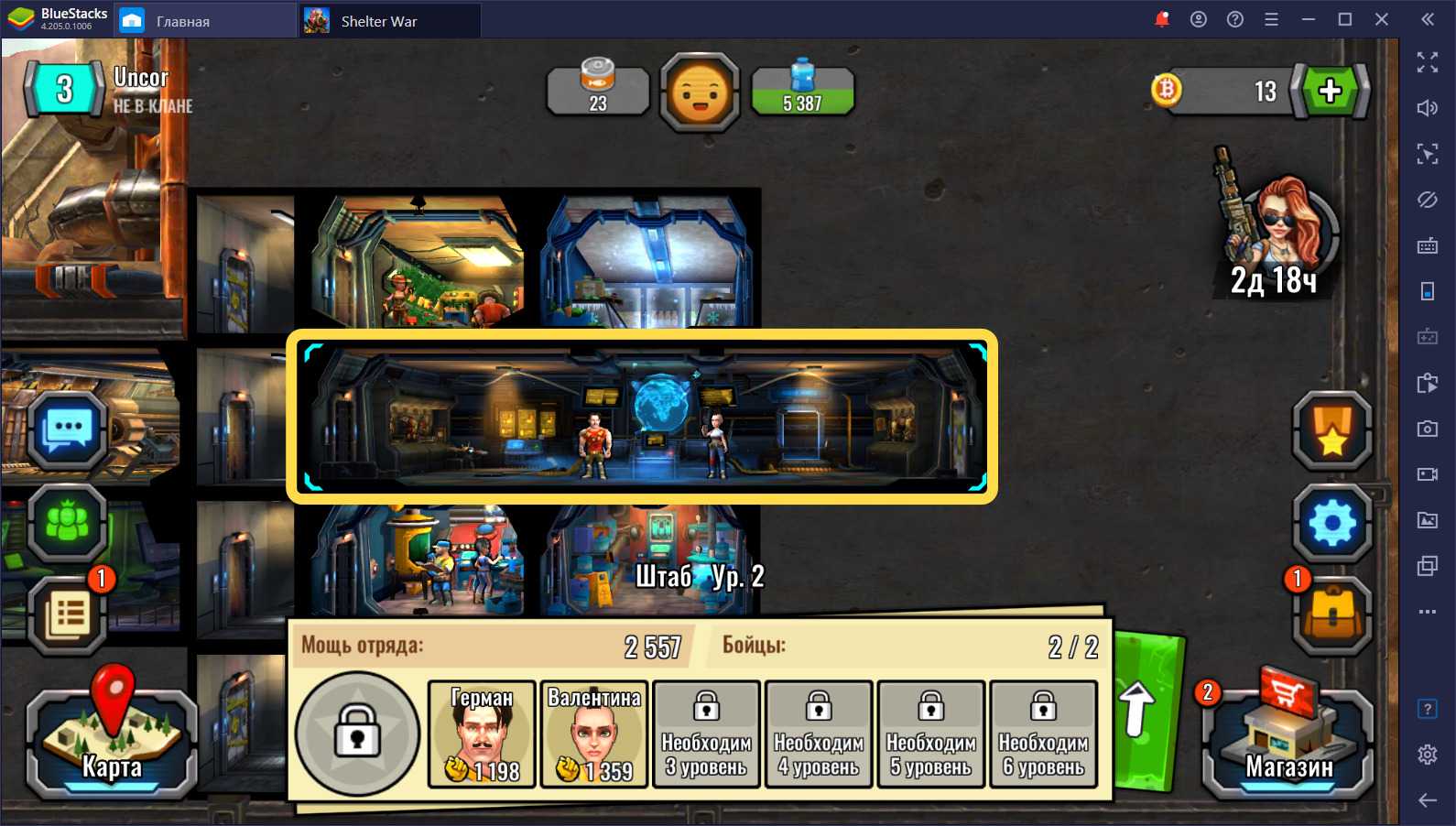This screenshot has height=826, width=1456.
Task: Open the star medal achievements icon
Action: pos(1331,430)
